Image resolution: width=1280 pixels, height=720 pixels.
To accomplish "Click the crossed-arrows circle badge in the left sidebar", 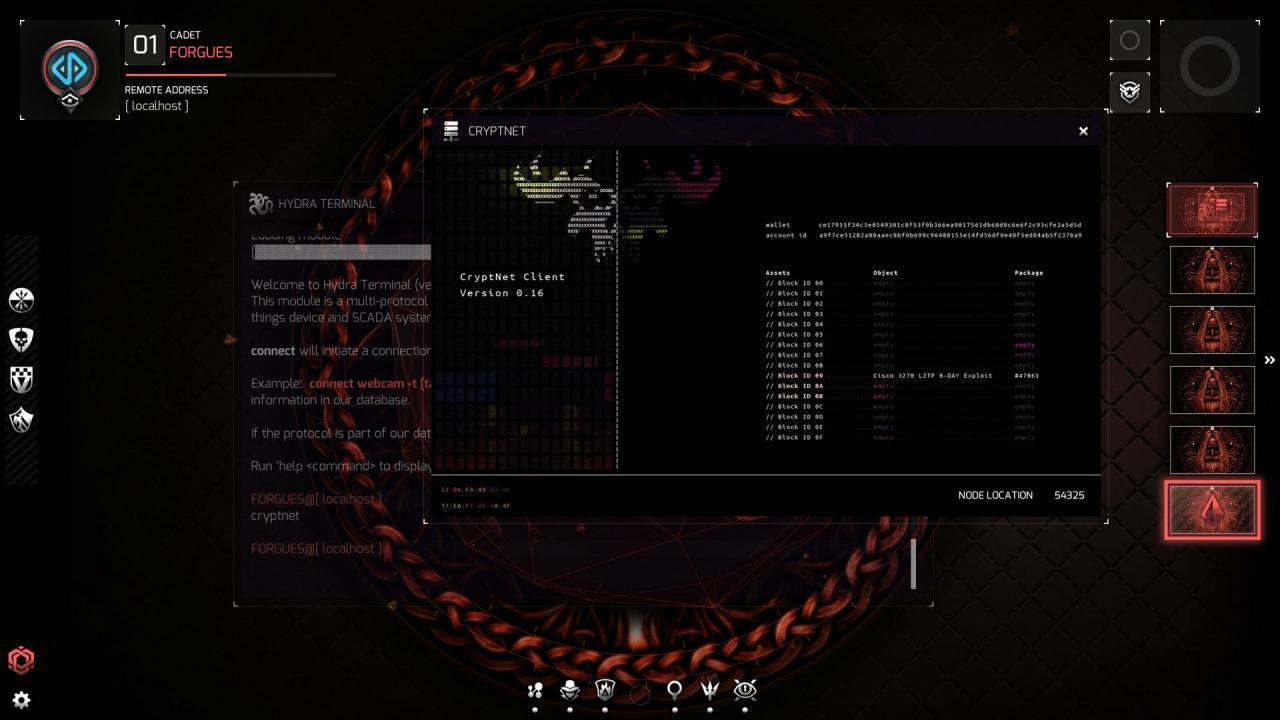I will point(21,299).
